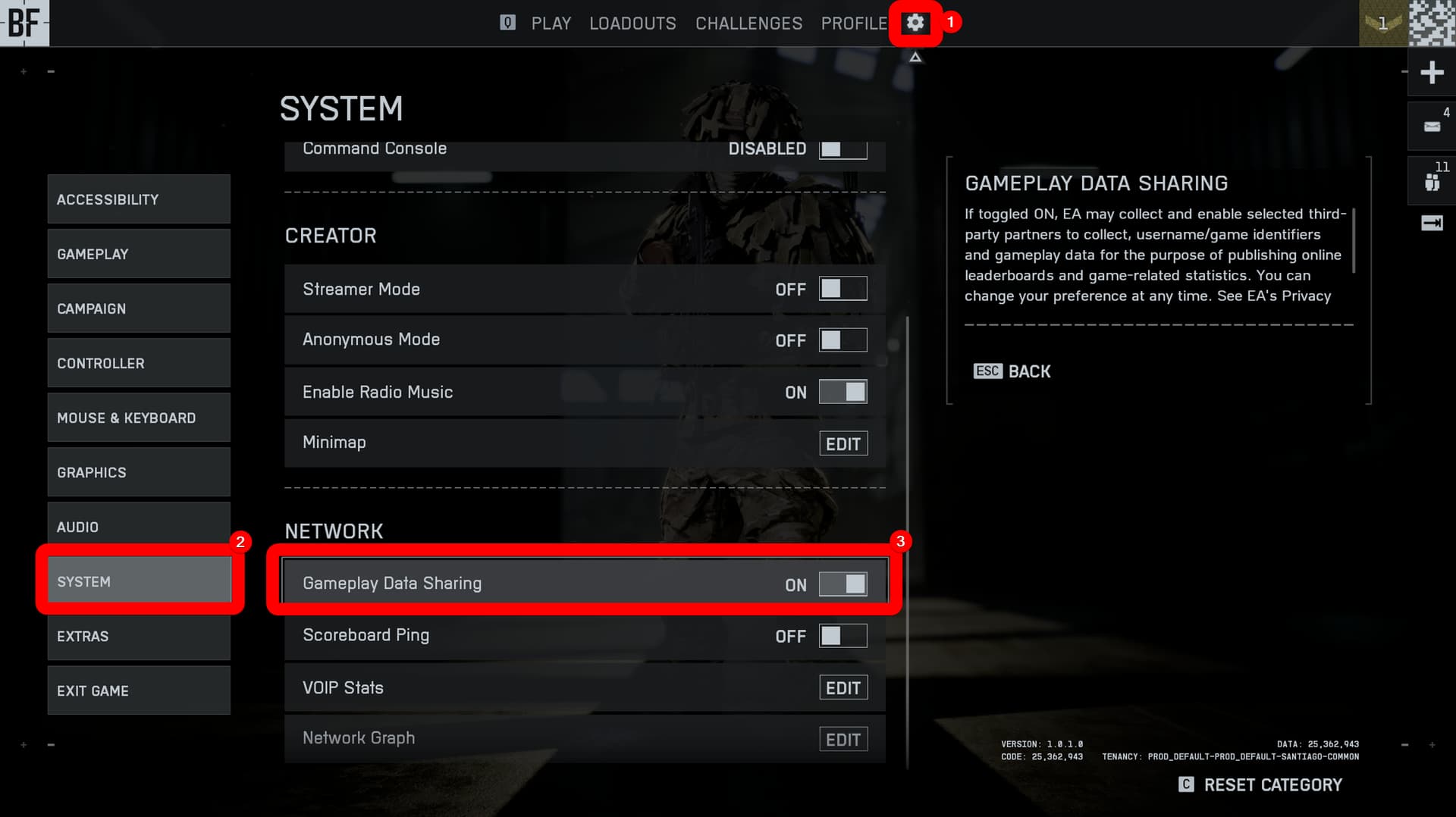Select the GRAPHICS category
Image resolution: width=1456 pixels, height=817 pixels.
pos(138,471)
